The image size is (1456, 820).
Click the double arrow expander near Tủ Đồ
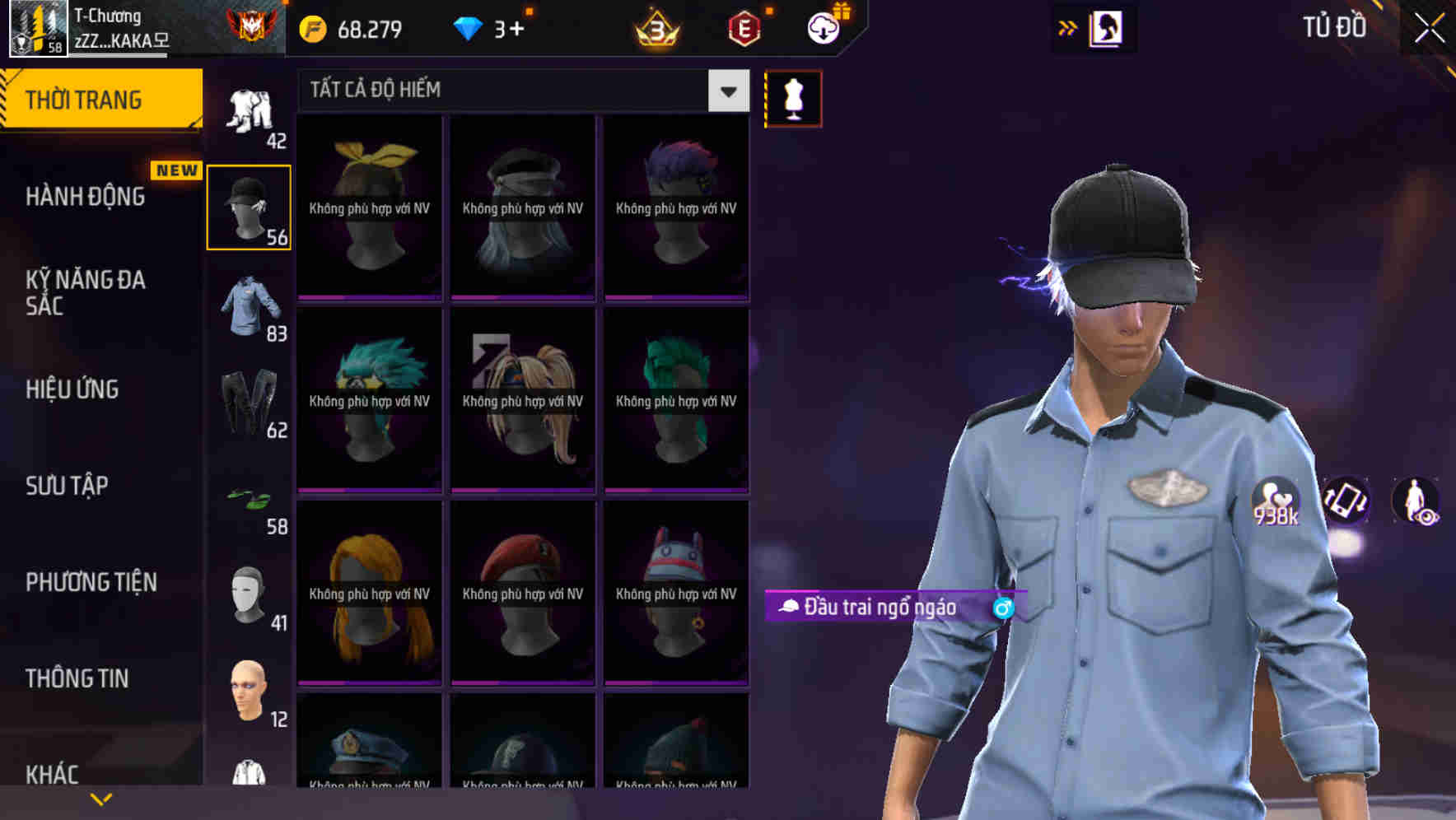(1068, 26)
